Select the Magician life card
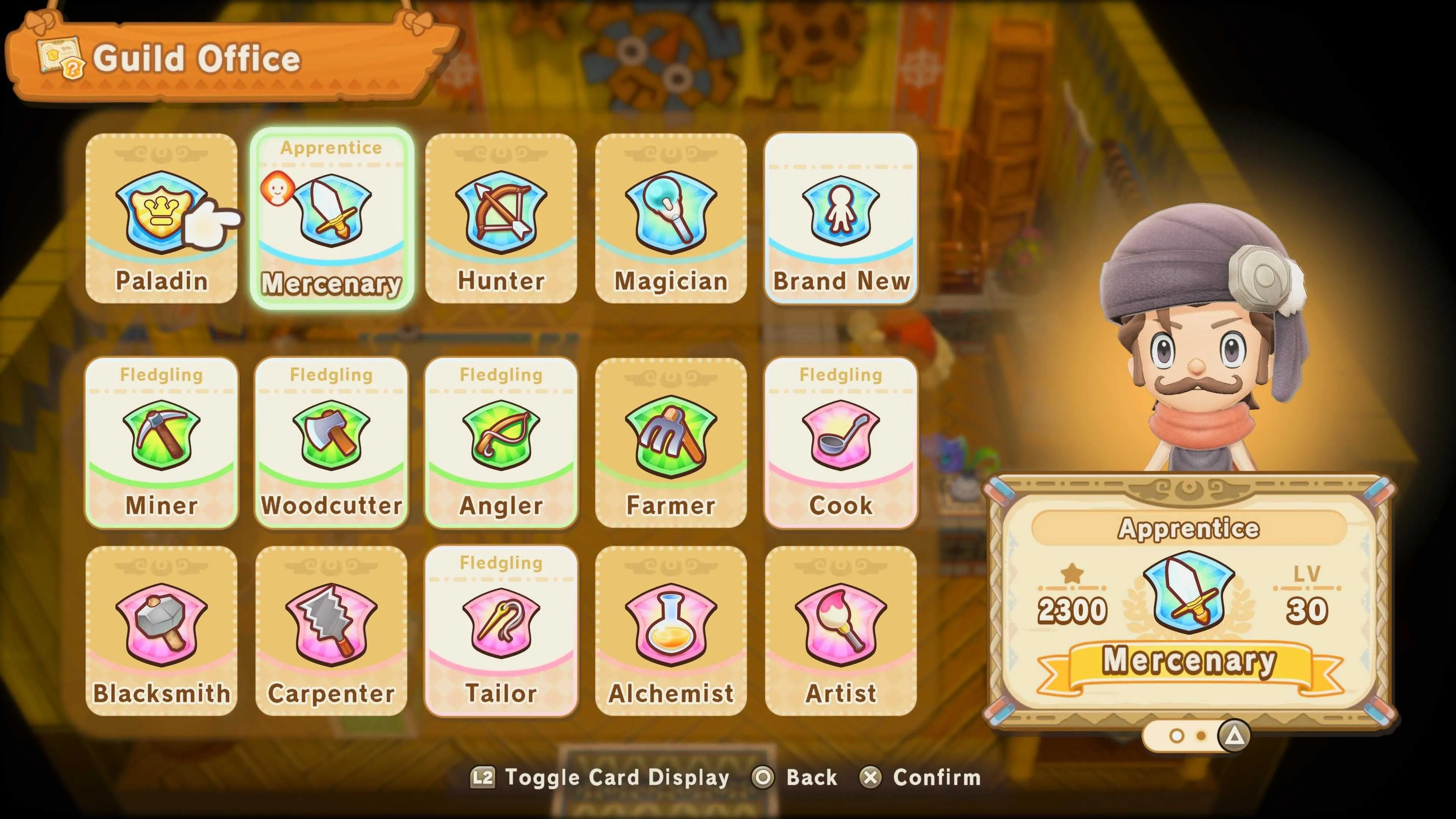The width and height of the screenshot is (1456, 819). point(671,218)
